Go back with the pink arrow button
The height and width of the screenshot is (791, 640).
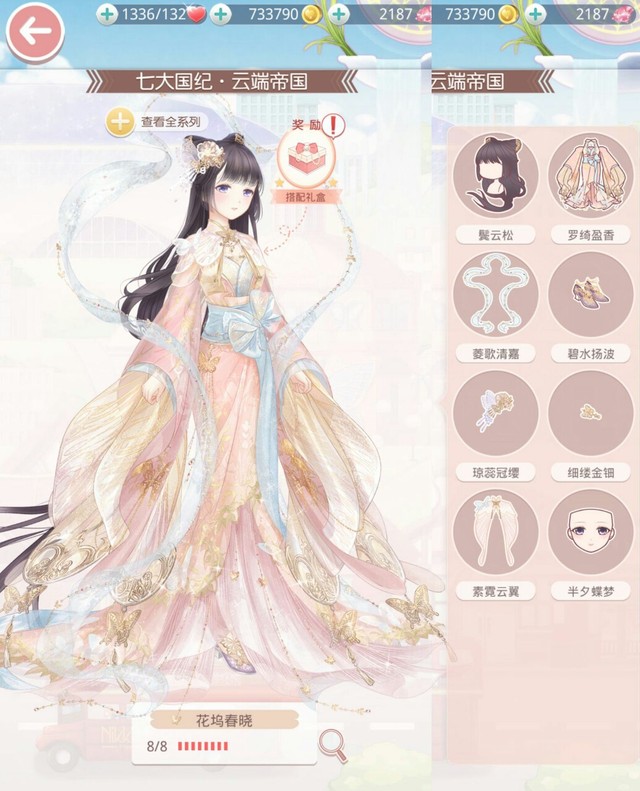pos(35,32)
